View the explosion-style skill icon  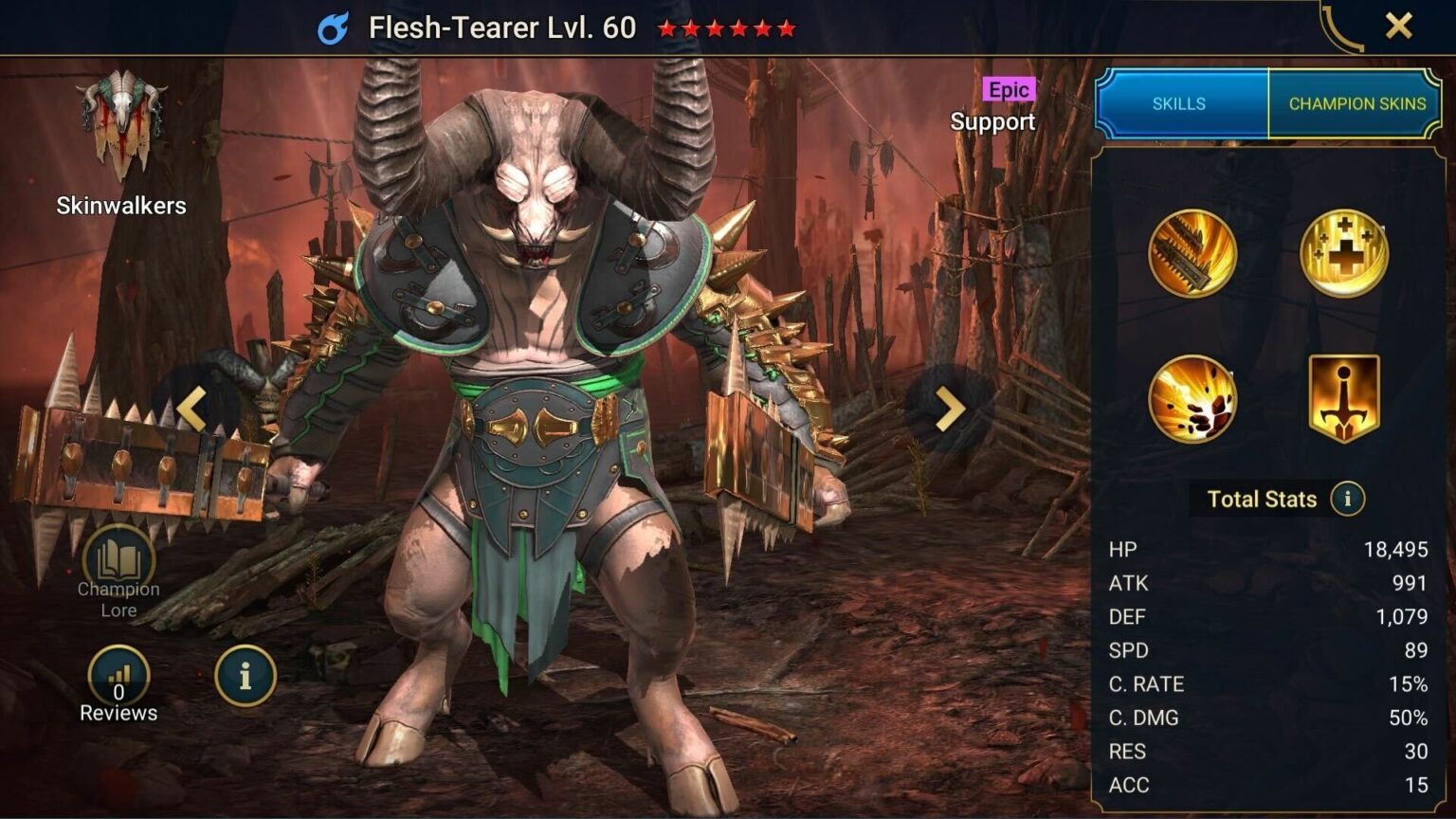tap(1192, 398)
